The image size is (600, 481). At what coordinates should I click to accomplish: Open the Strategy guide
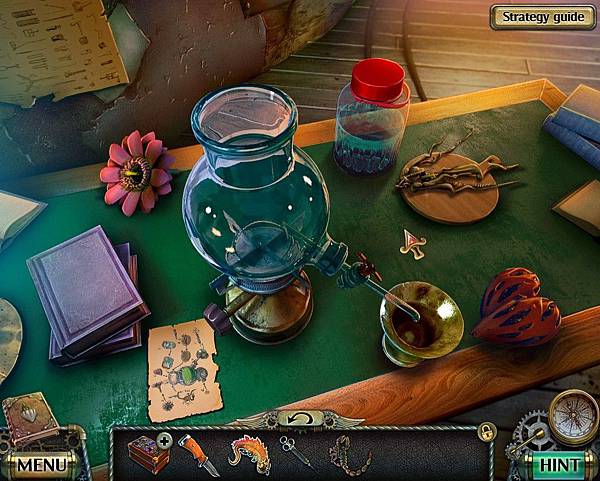point(543,16)
